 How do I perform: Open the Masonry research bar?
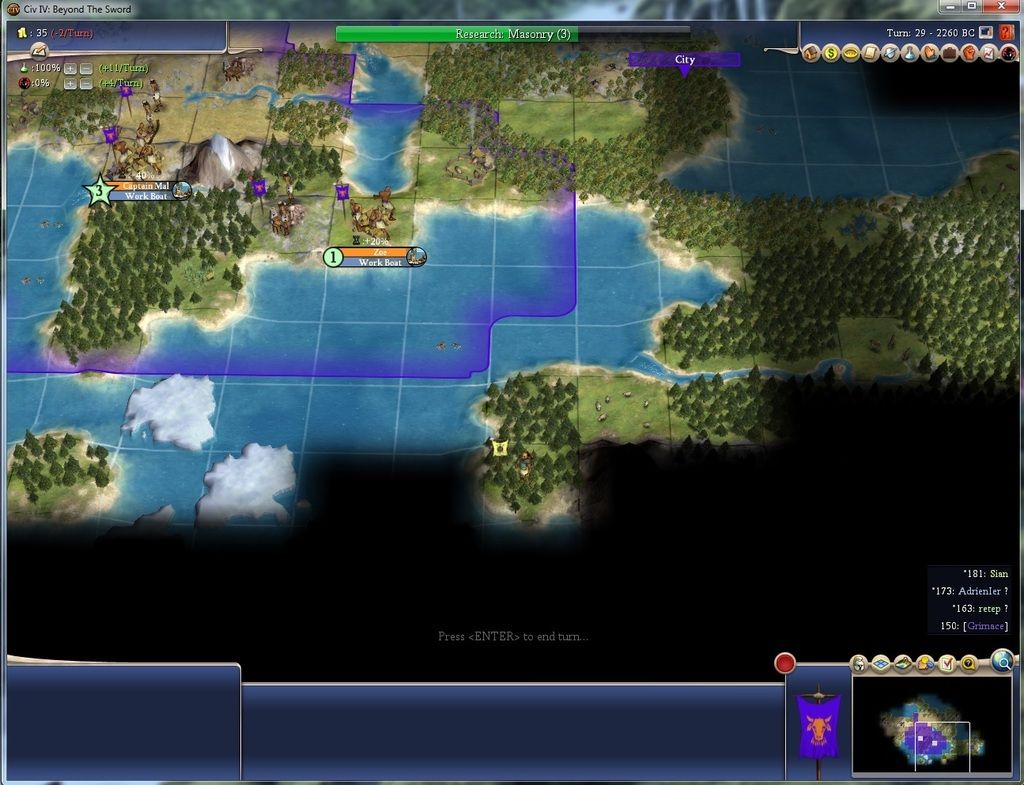tap(512, 34)
